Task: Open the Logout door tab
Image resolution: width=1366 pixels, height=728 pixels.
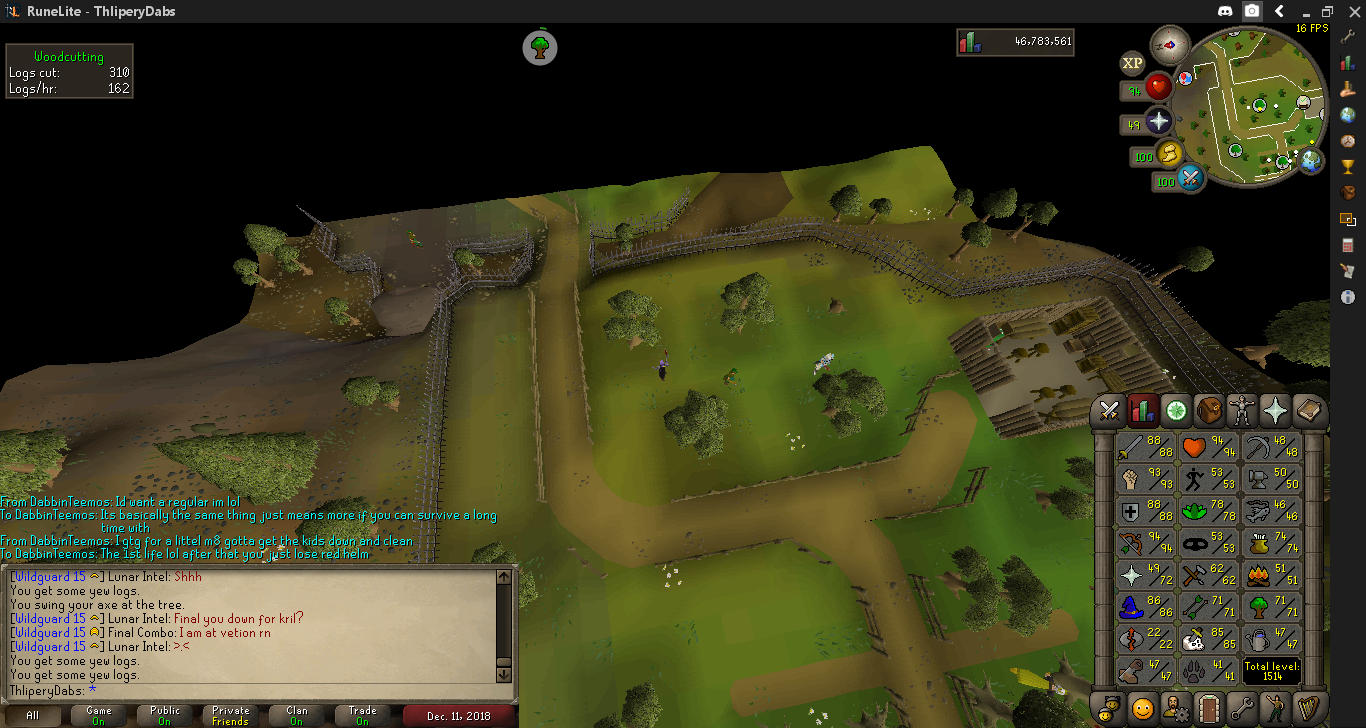Action: [1209, 708]
